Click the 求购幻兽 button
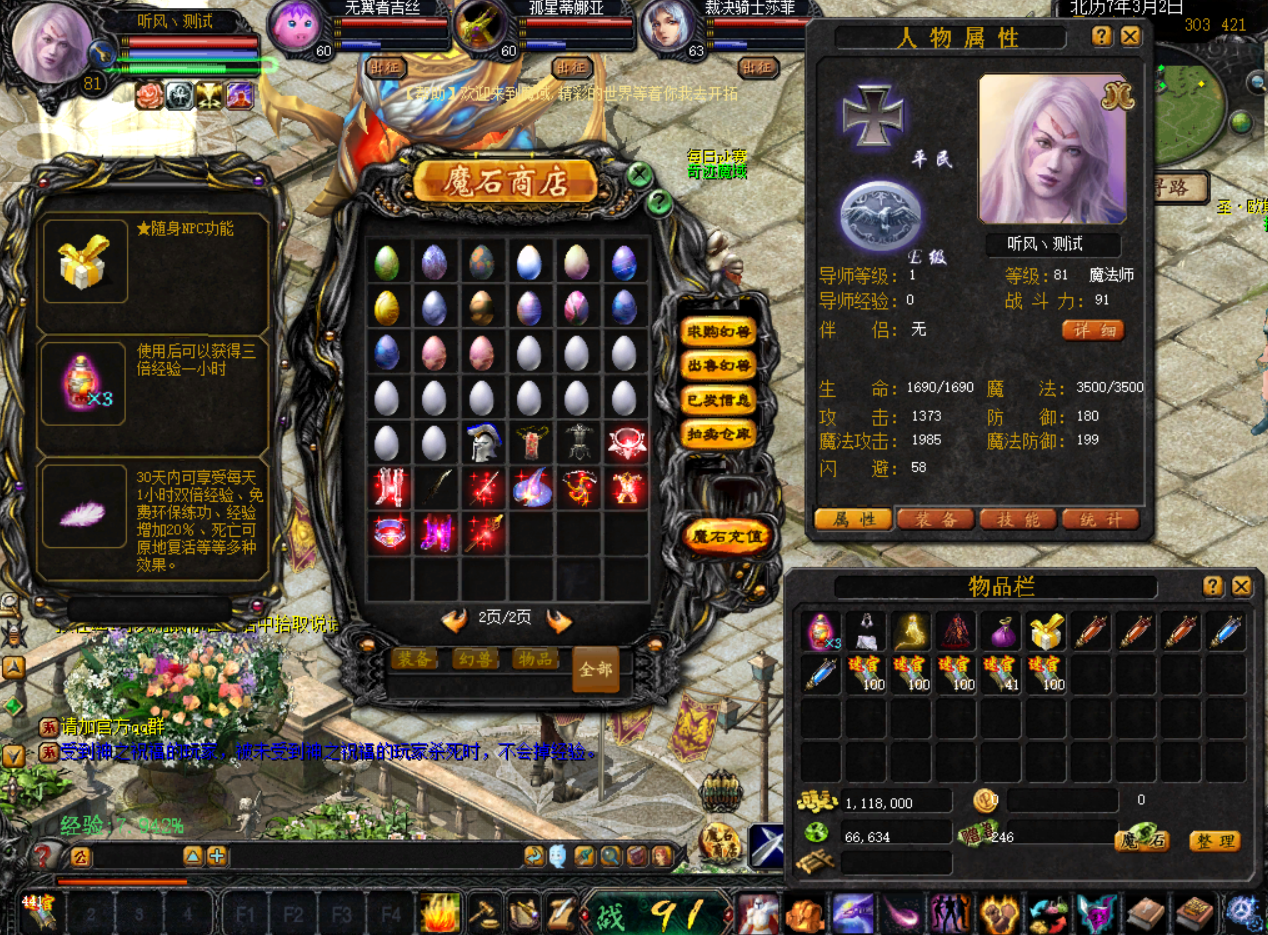Image resolution: width=1268 pixels, height=935 pixels. click(717, 332)
